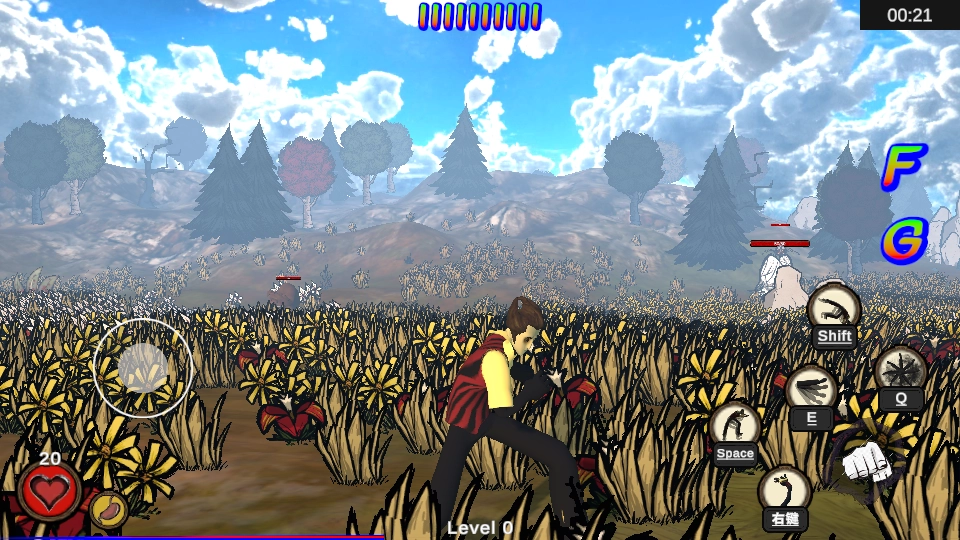Tap the rainbow G button
Image resolution: width=960 pixels, height=540 pixels.
[904, 241]
